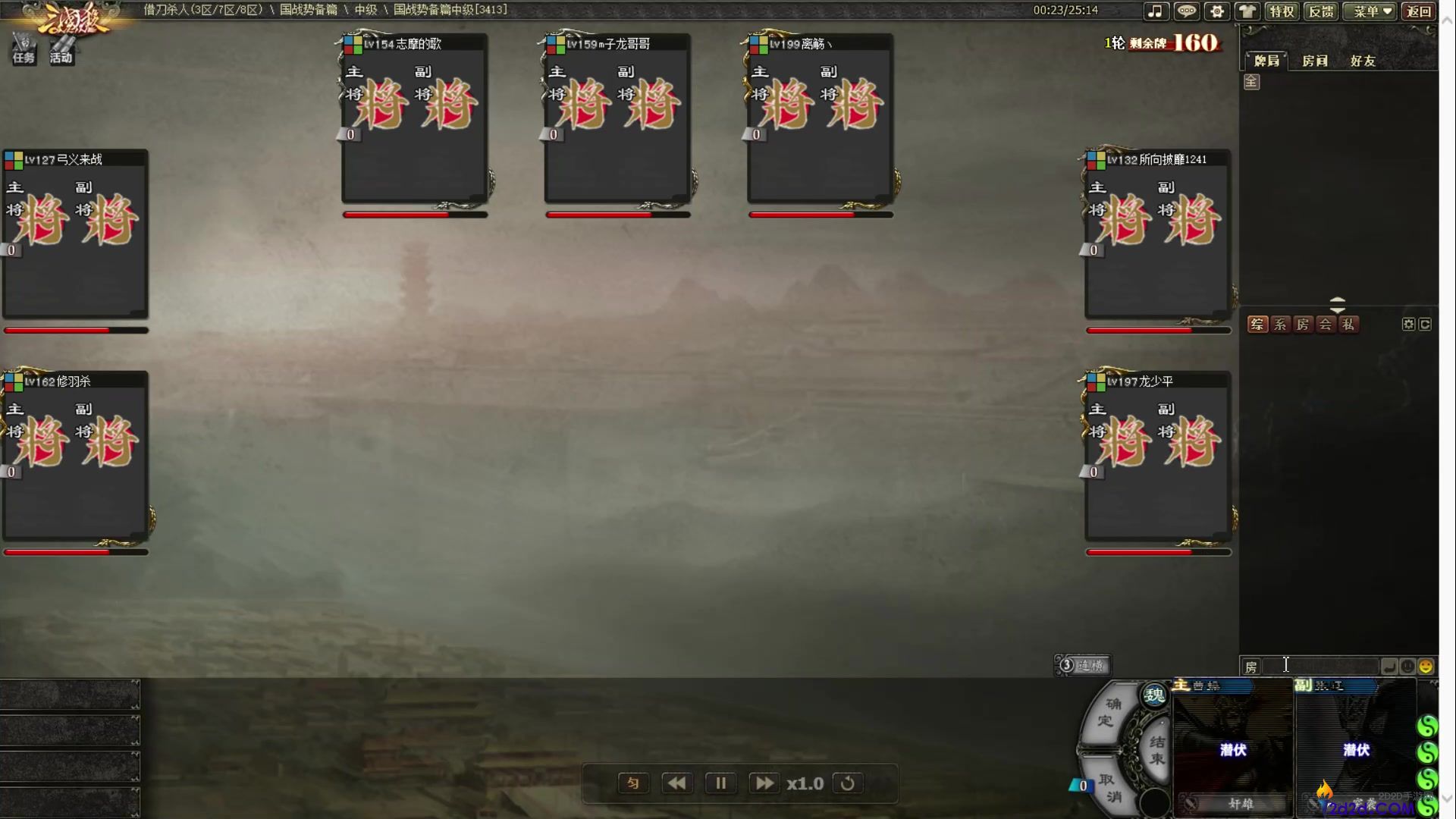
Task: Click the 确定 confirm button
Action: (x=1108, y=713)
